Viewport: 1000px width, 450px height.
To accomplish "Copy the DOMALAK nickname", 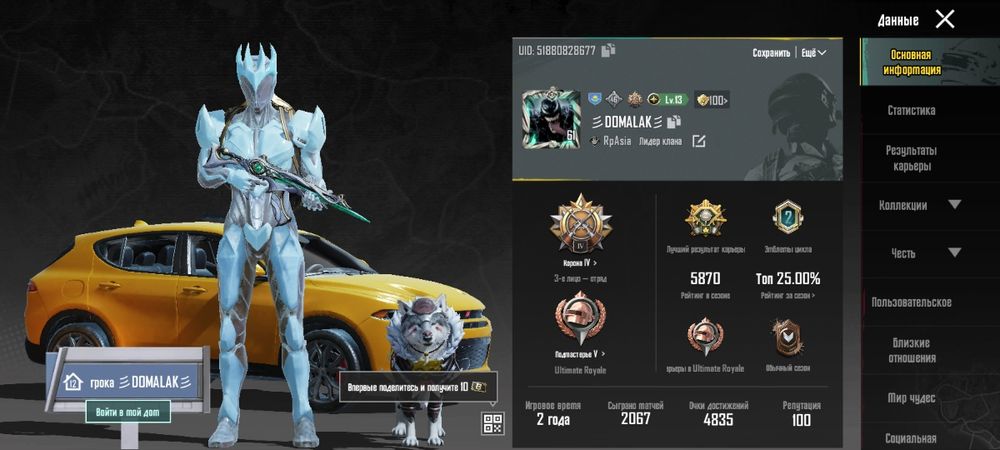I will 675,121.
